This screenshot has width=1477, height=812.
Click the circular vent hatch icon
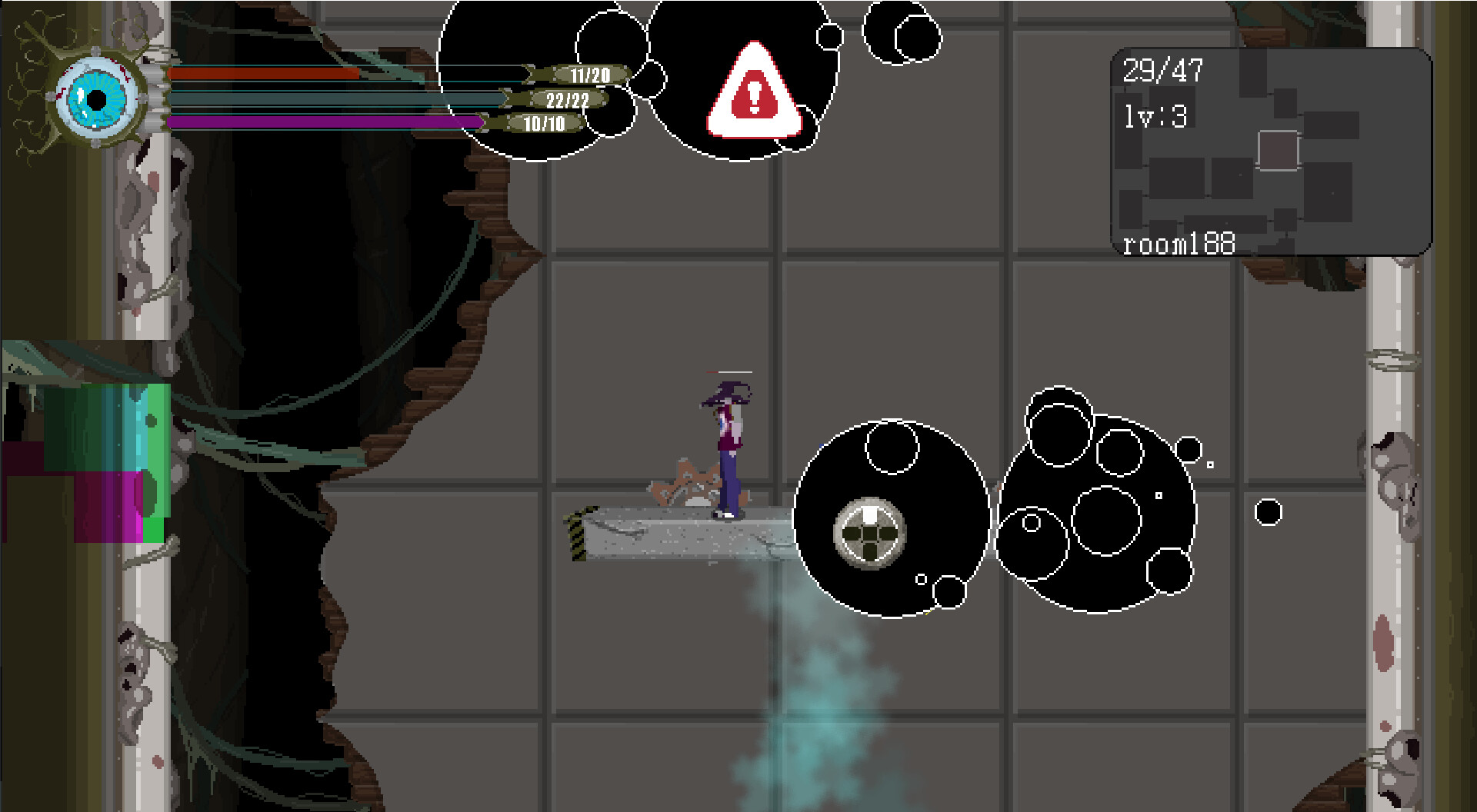[869, 531]
